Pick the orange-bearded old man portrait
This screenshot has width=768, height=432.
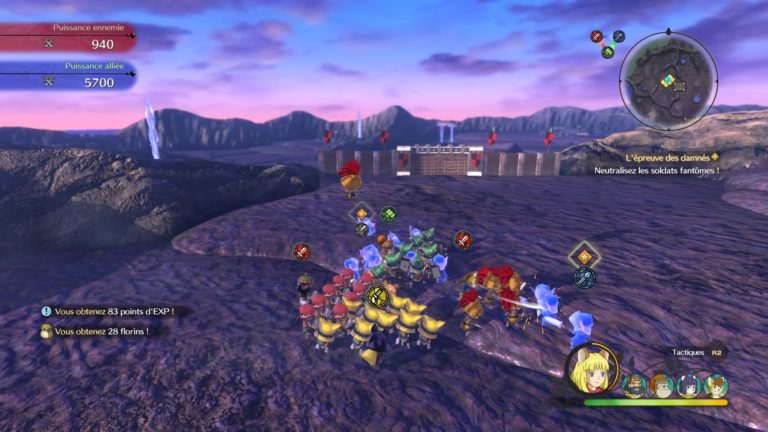[x=661, y=385]
